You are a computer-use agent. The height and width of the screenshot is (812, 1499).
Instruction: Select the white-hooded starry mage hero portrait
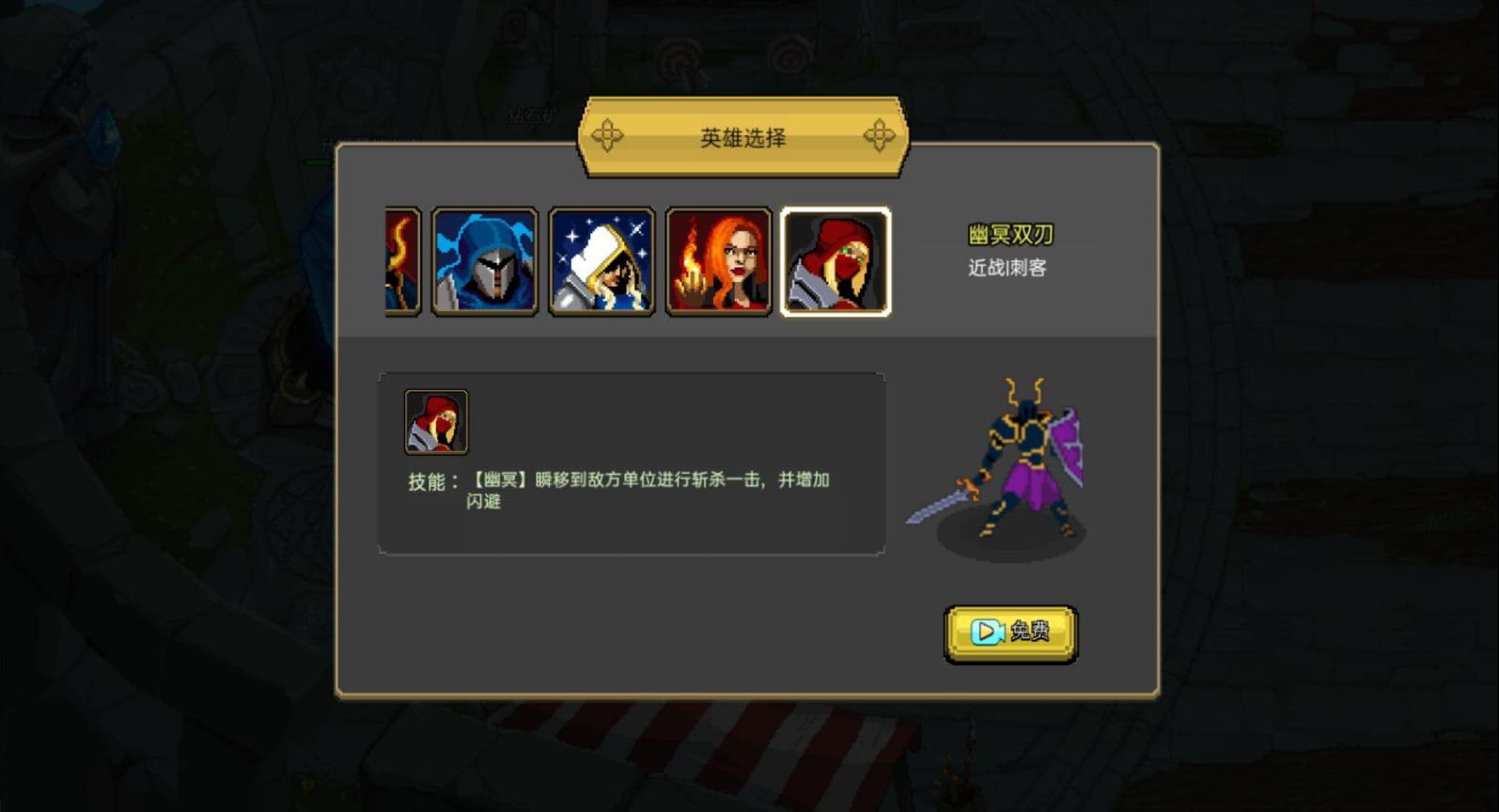point(601,261)
